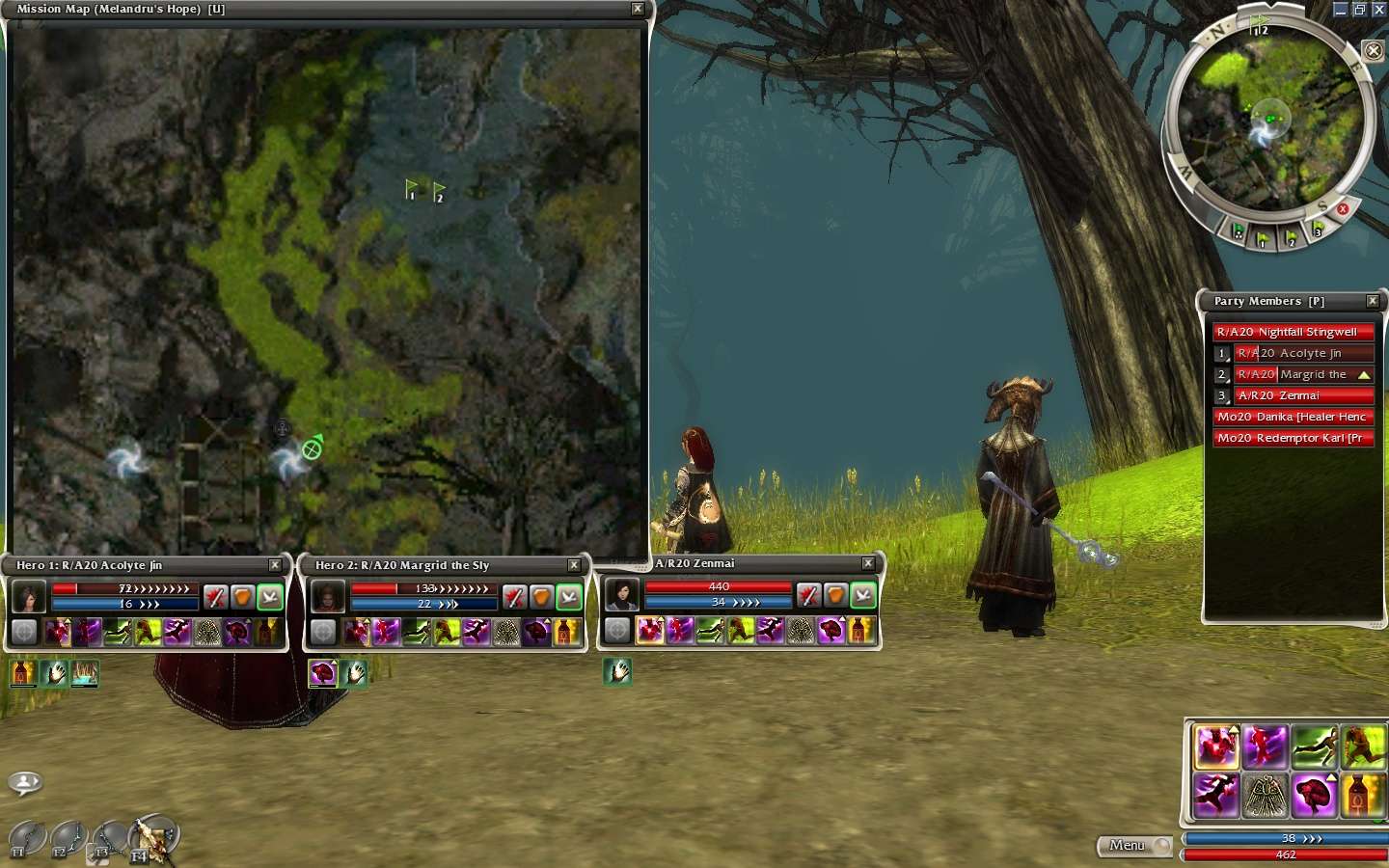Click the hero 3 flag button under compass
The height and width of the screenshot is (868, 1389).
[1318, 230]
